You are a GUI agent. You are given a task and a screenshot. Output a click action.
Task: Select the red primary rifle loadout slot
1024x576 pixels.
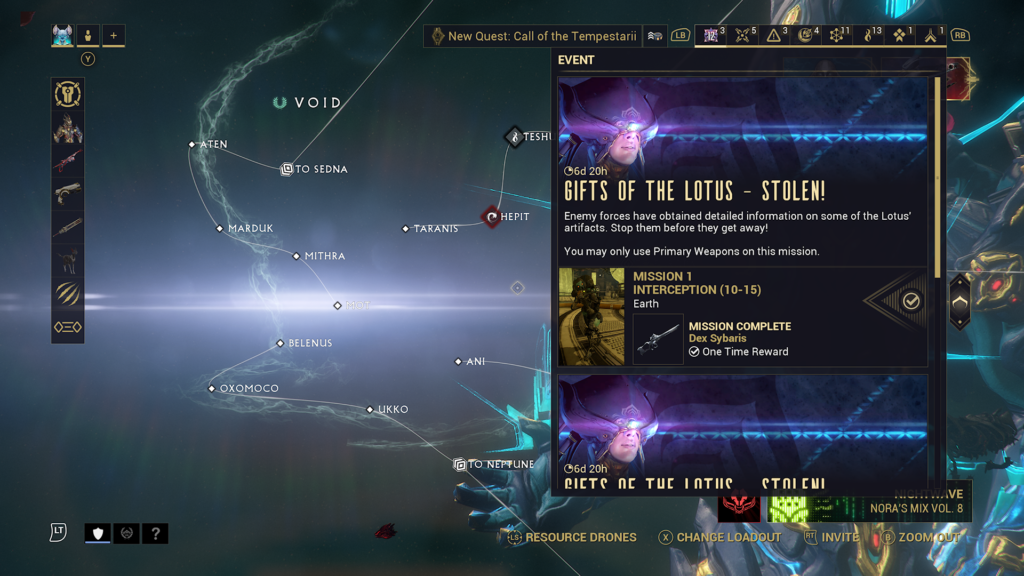pos(68,162)
